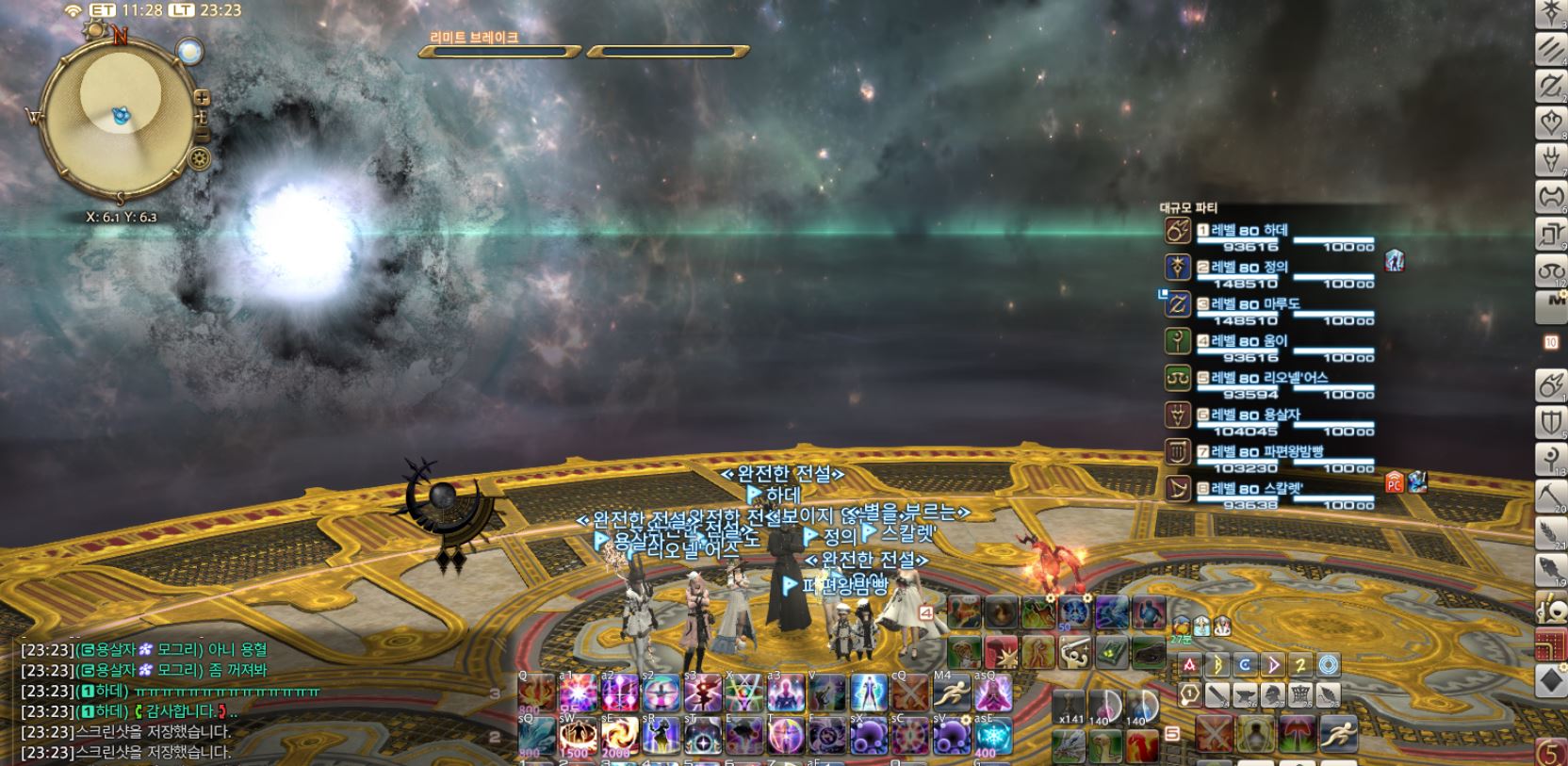Use the pink potion with 140 count
The width and height of the screenshot is (1568, 766).
[x=1103, y=707]
